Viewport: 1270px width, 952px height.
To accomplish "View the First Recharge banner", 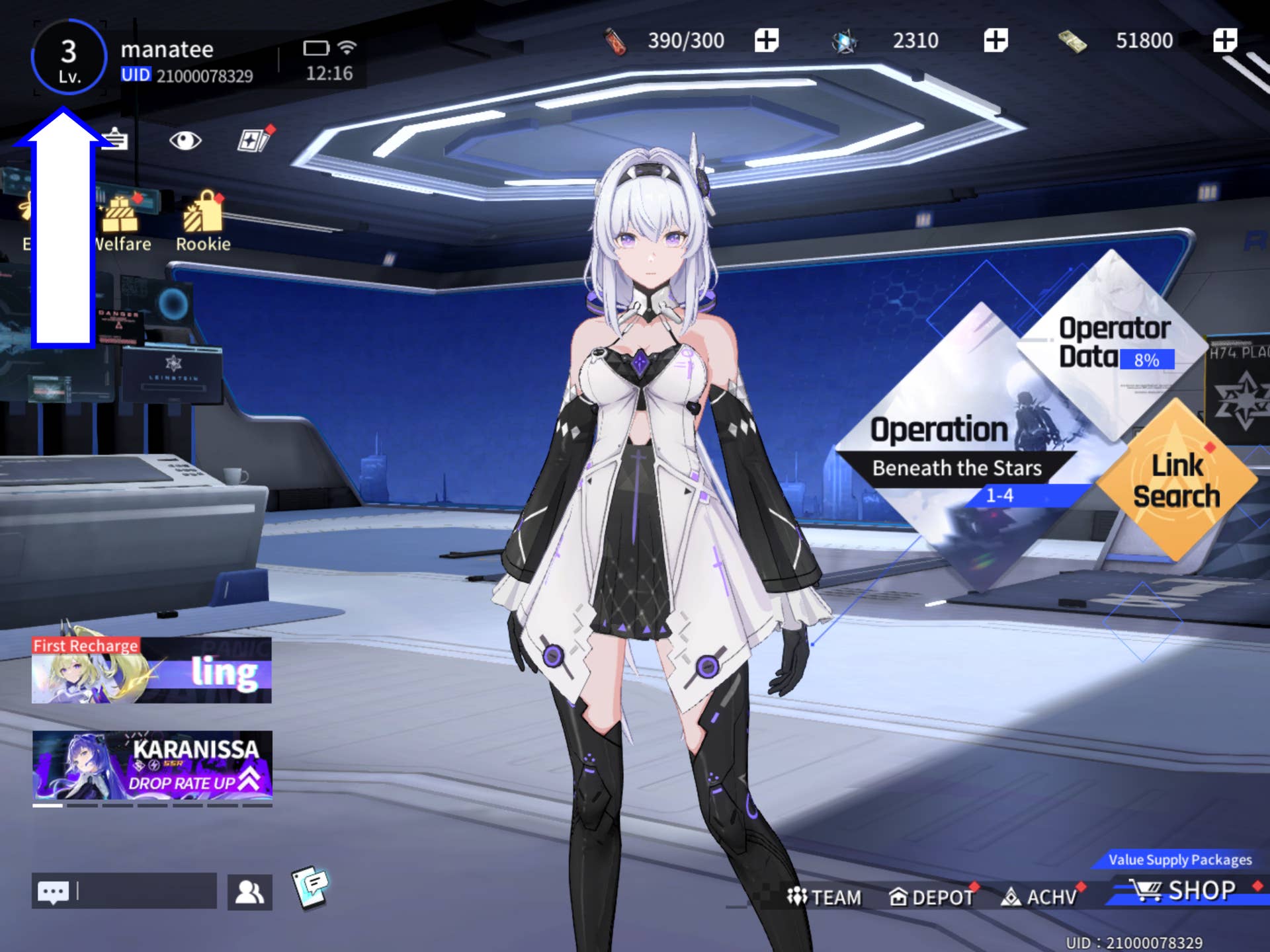I will 151,670.
